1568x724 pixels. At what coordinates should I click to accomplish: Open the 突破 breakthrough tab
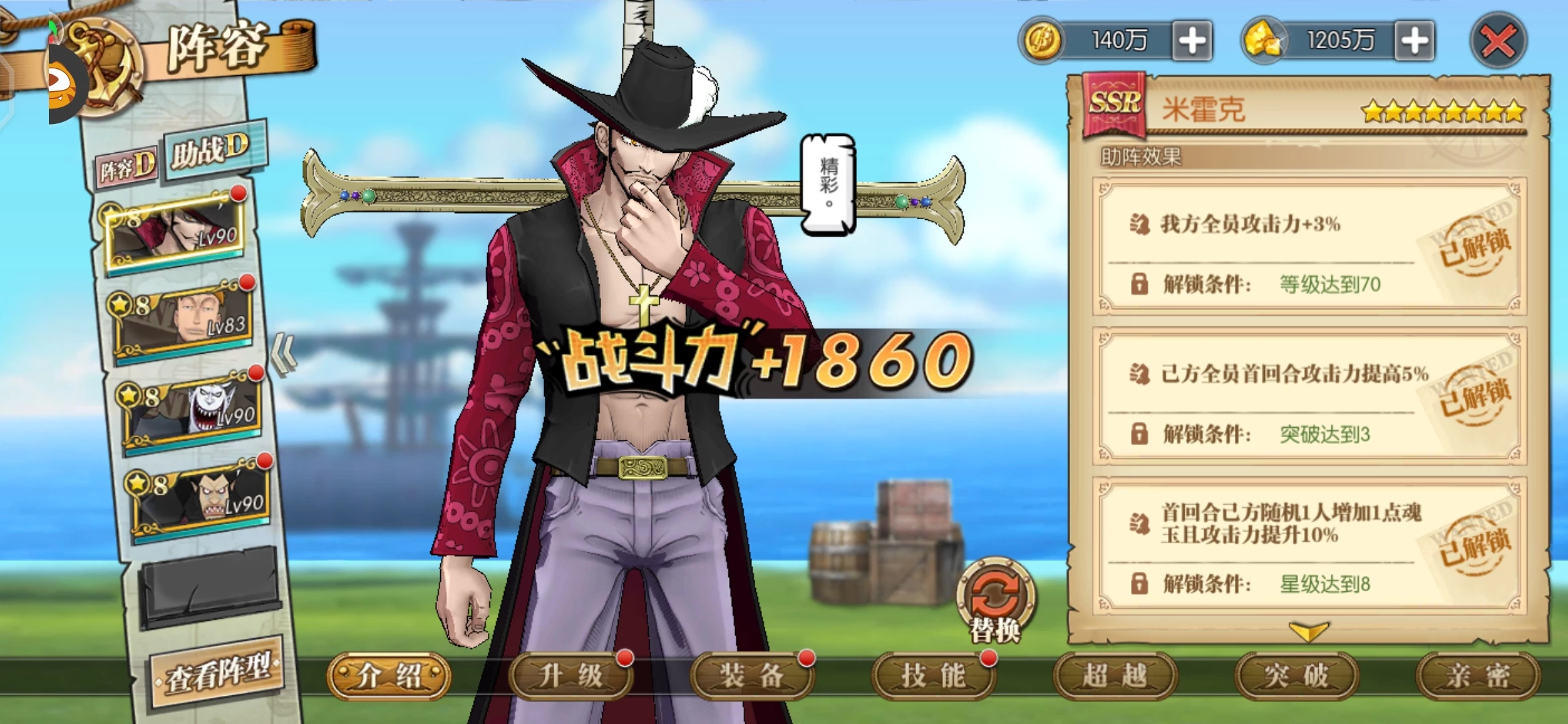tap(1297, 676)
